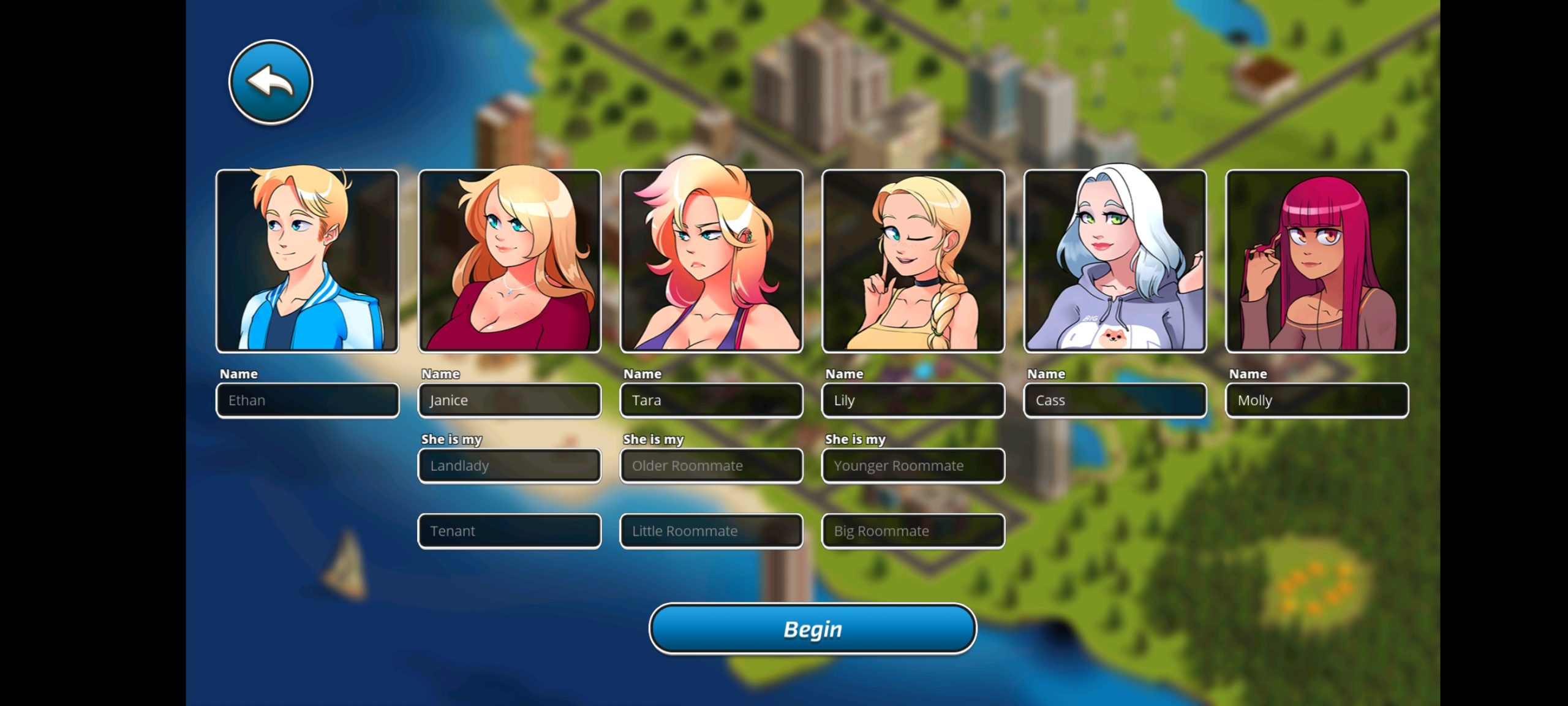Click the Cass name text box
Image resolution: width=1568 pixels, height=706 pixels.
(x=1115, y=401)
